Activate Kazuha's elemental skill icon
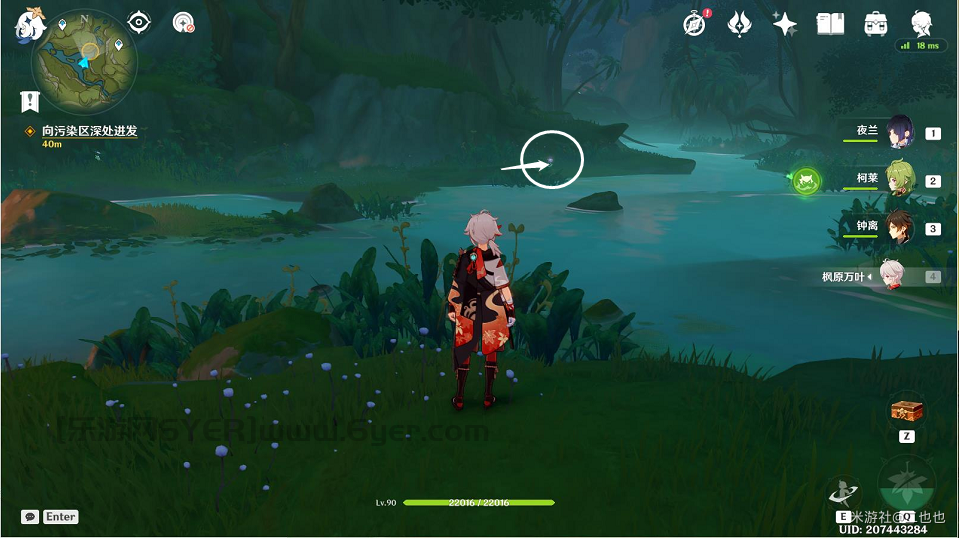960x538 pixels. (843, 490)
